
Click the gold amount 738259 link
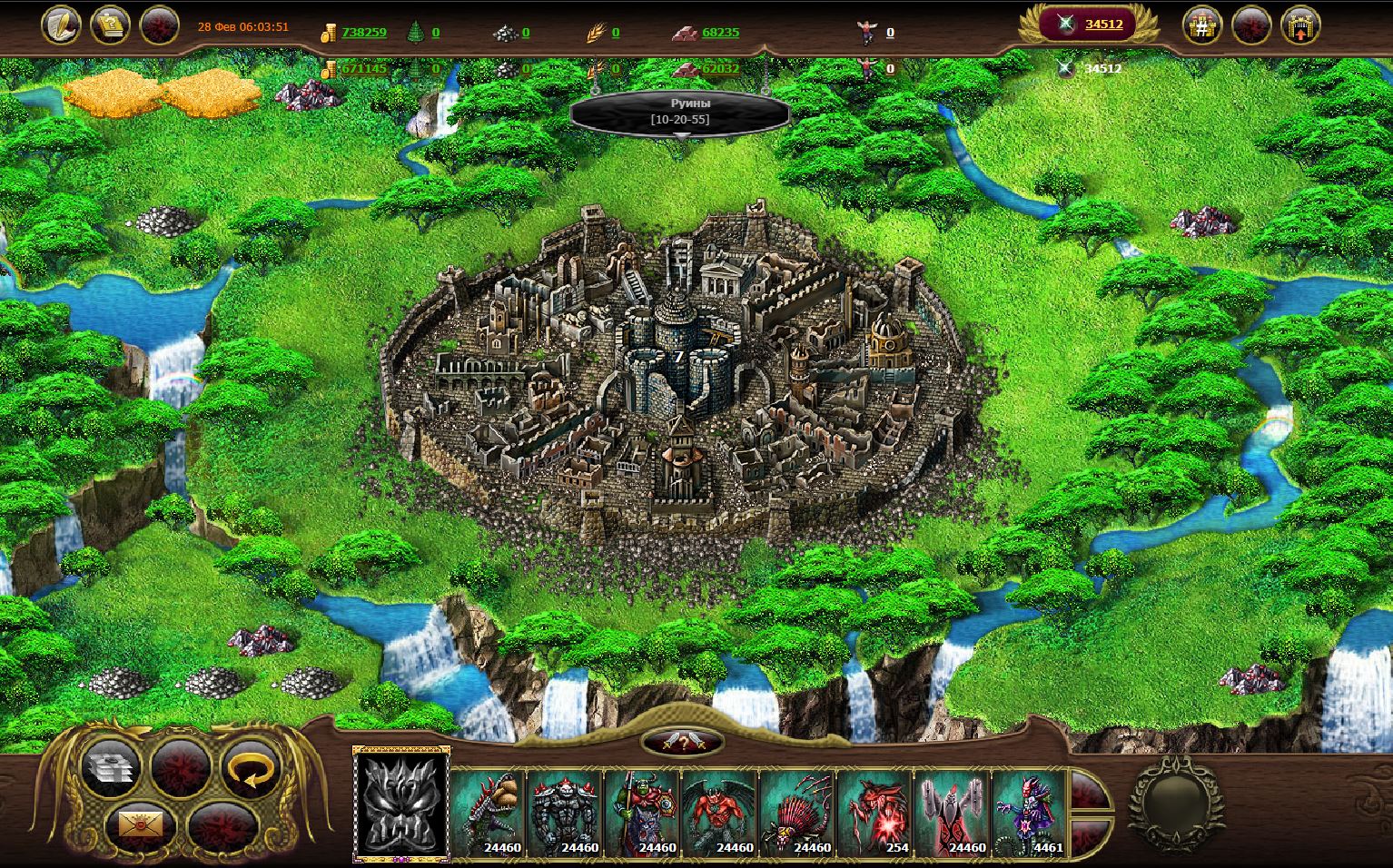[363, 32]
